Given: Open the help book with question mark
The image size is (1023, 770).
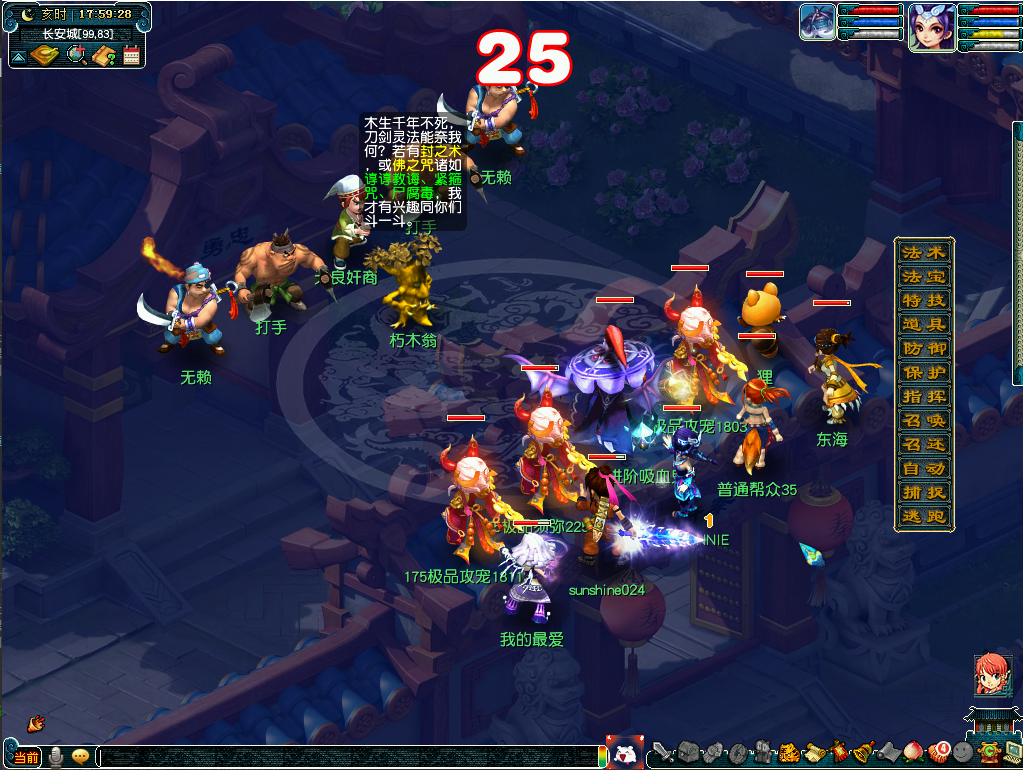Looking at the screenshot, I should pyautogui.click(x=104, y=55).
